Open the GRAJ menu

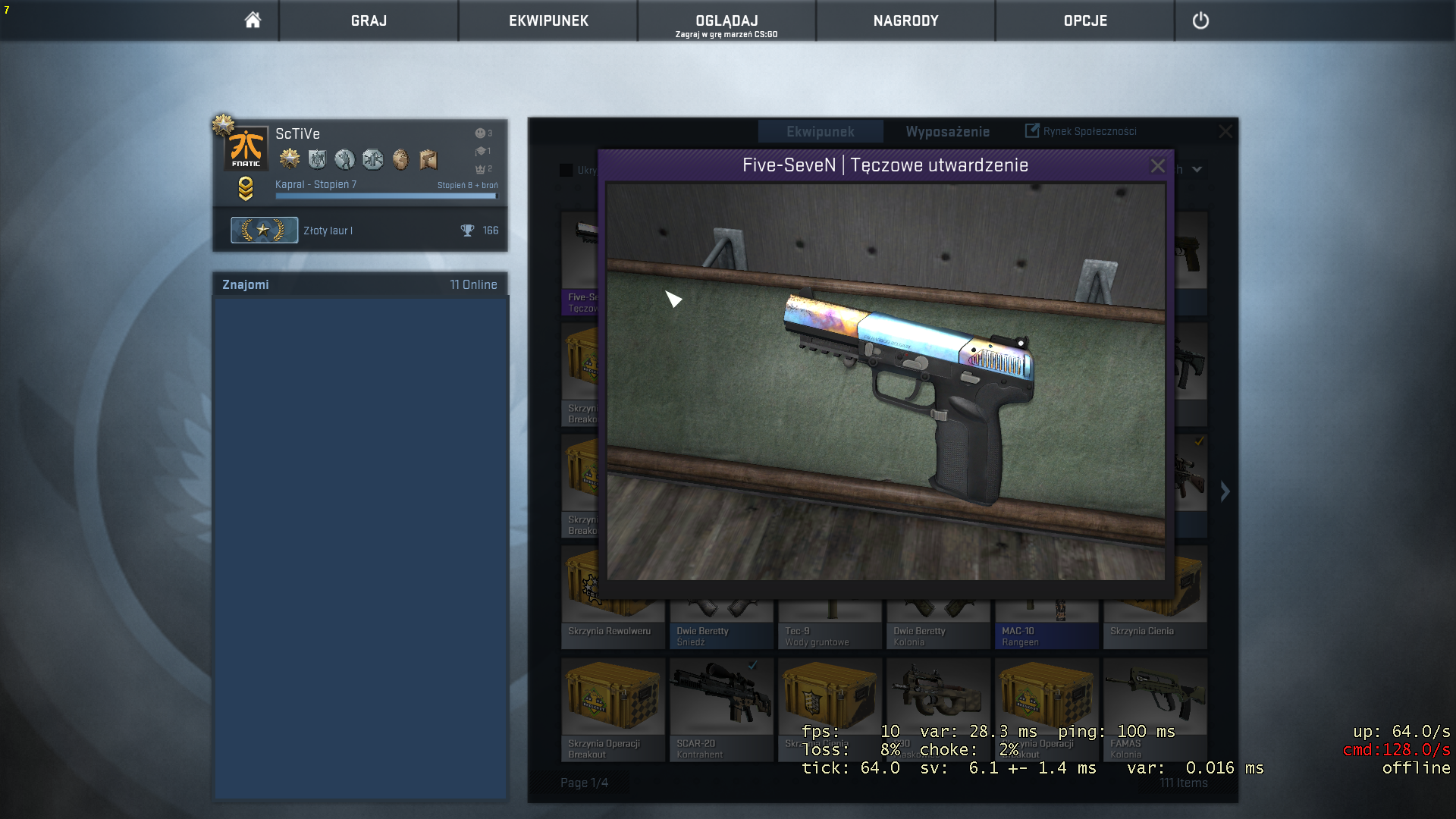369,20
